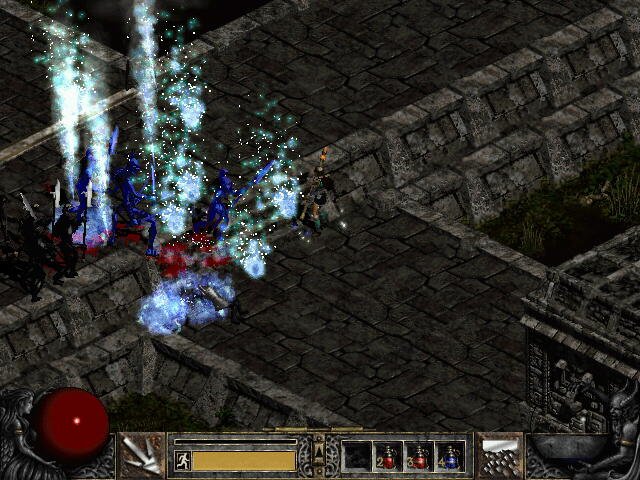This screenshot has width=640, height=480.
Task: Expand the mini-panel arrow button
Action: click(319, 455)
